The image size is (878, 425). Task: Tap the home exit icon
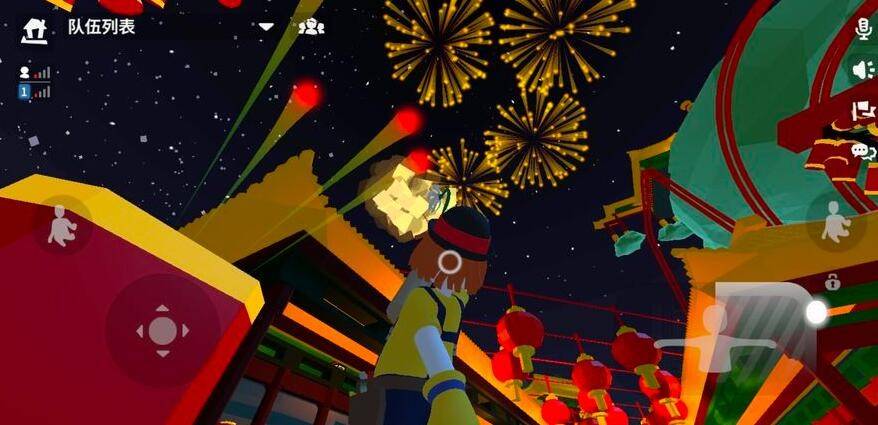[34, 28]
